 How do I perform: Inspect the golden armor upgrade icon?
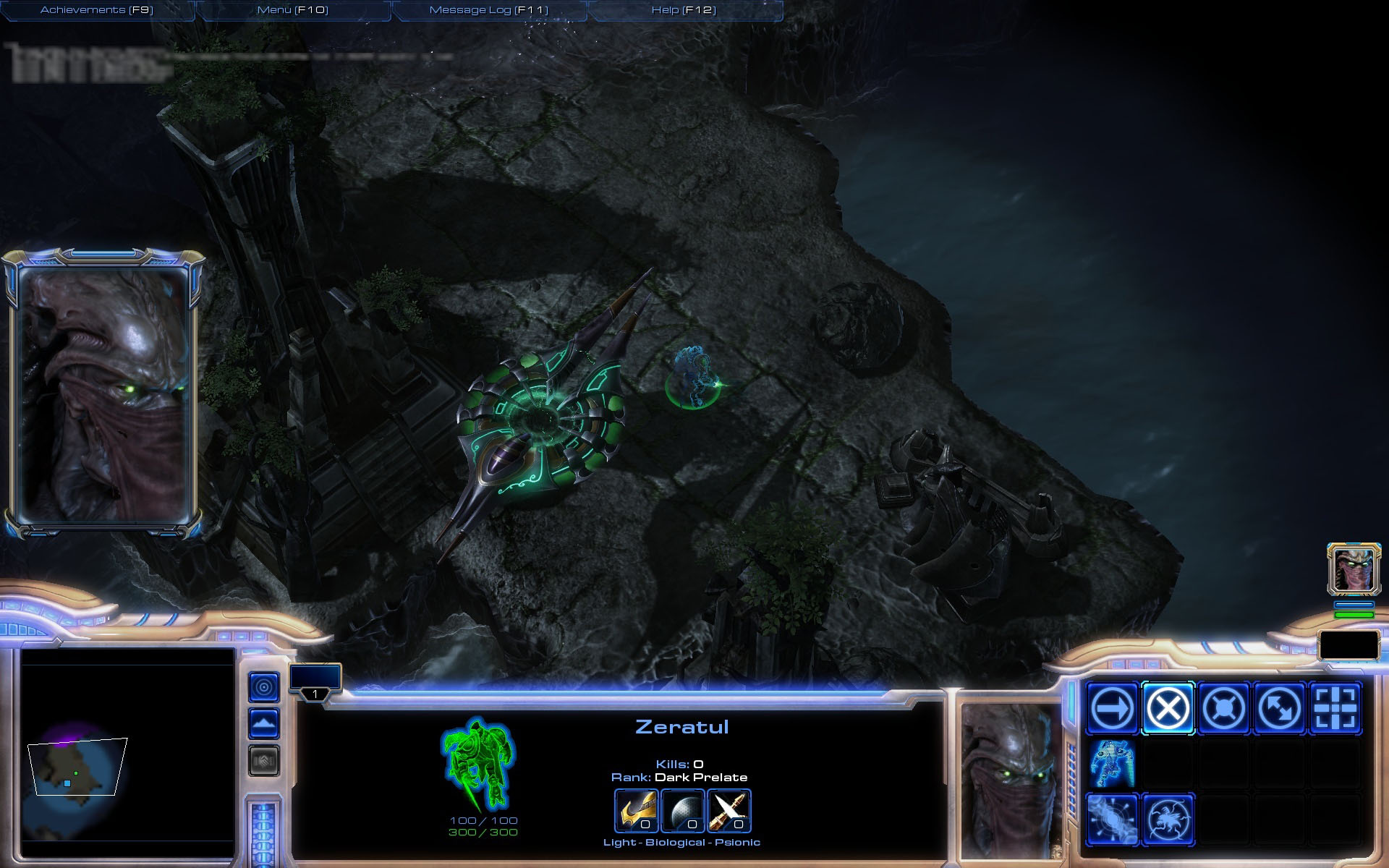pyautogui.click(x=636, y=810)
